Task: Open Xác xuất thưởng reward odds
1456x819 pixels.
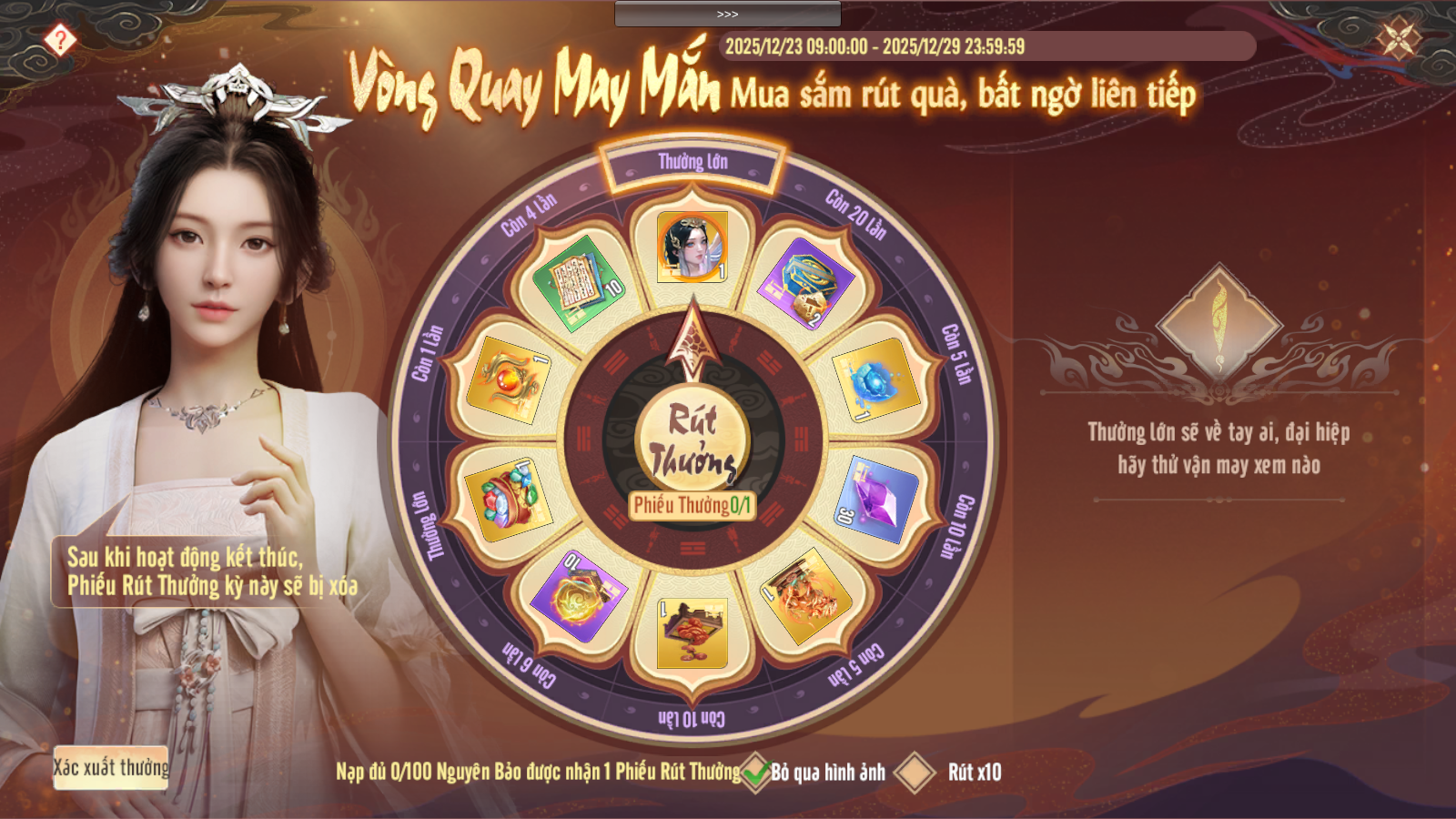Action: click(111, 768)
